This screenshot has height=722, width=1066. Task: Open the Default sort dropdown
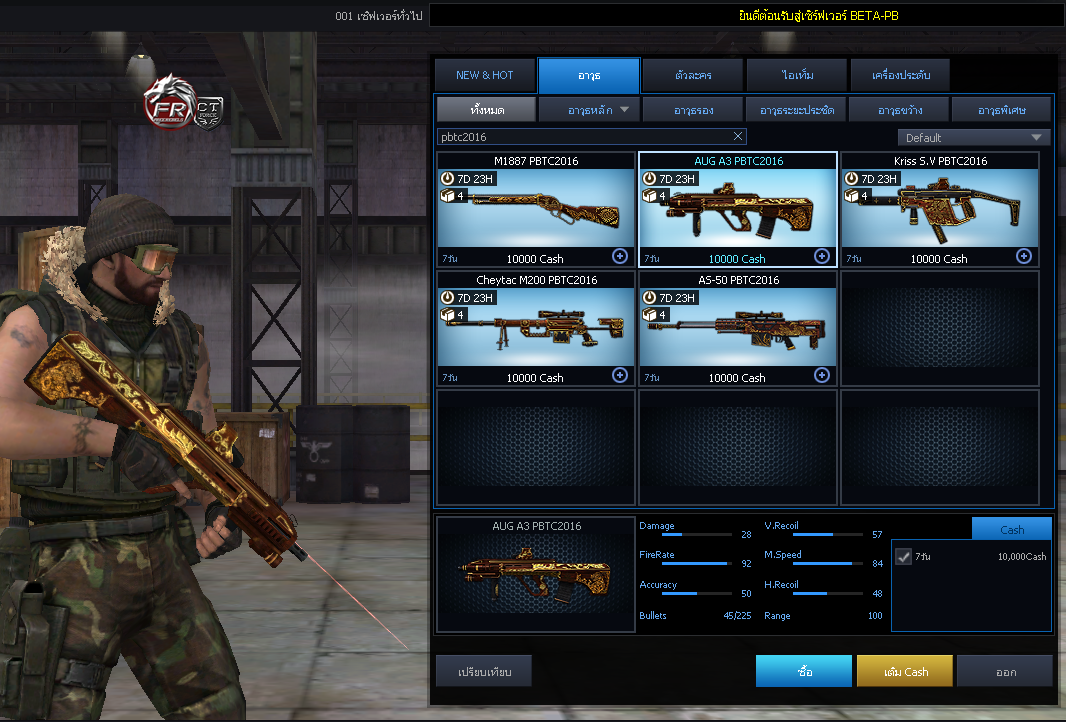tap(973, 137)
